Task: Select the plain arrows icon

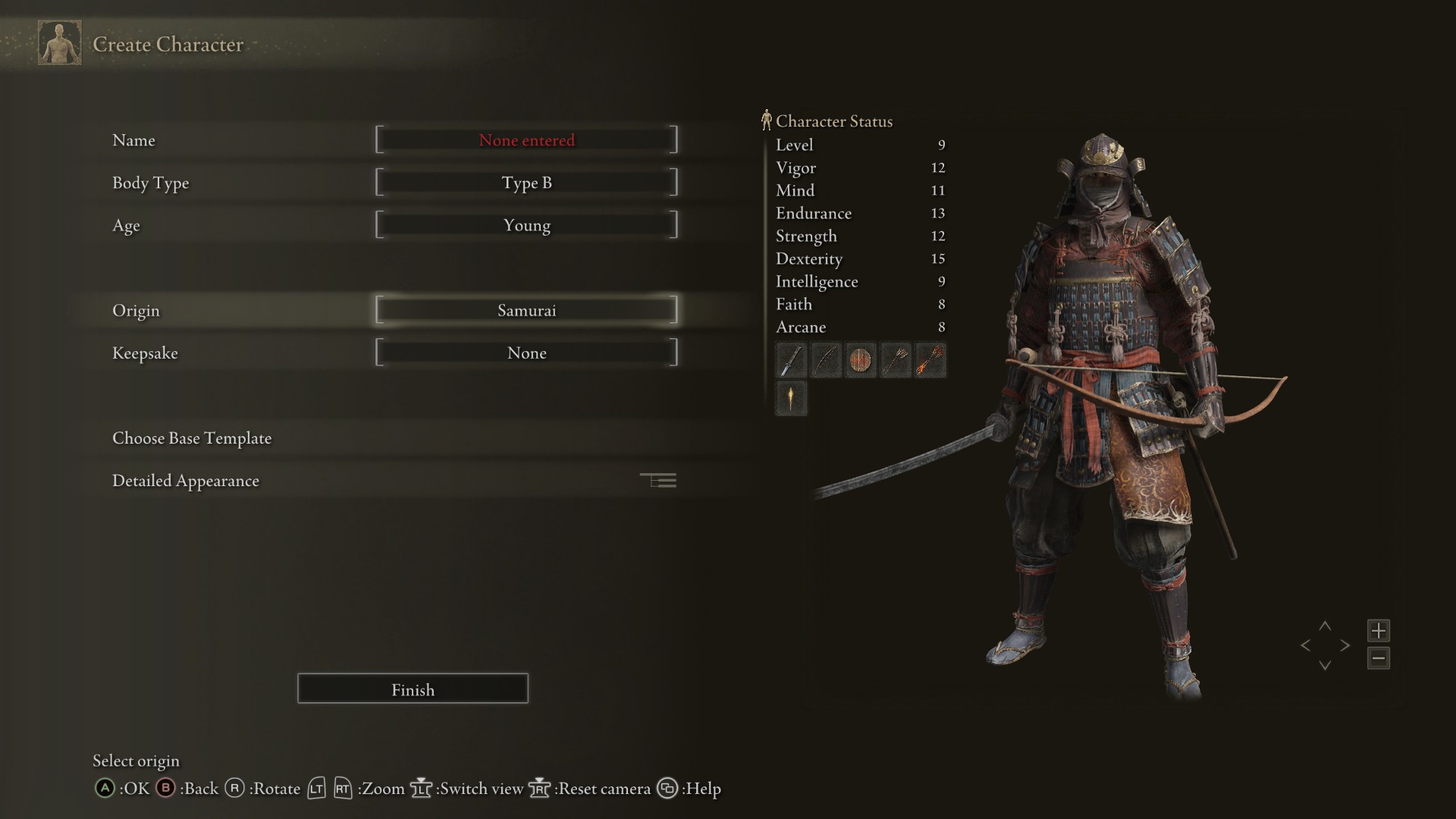Action: pyautogui.click(x=895, y=360)
